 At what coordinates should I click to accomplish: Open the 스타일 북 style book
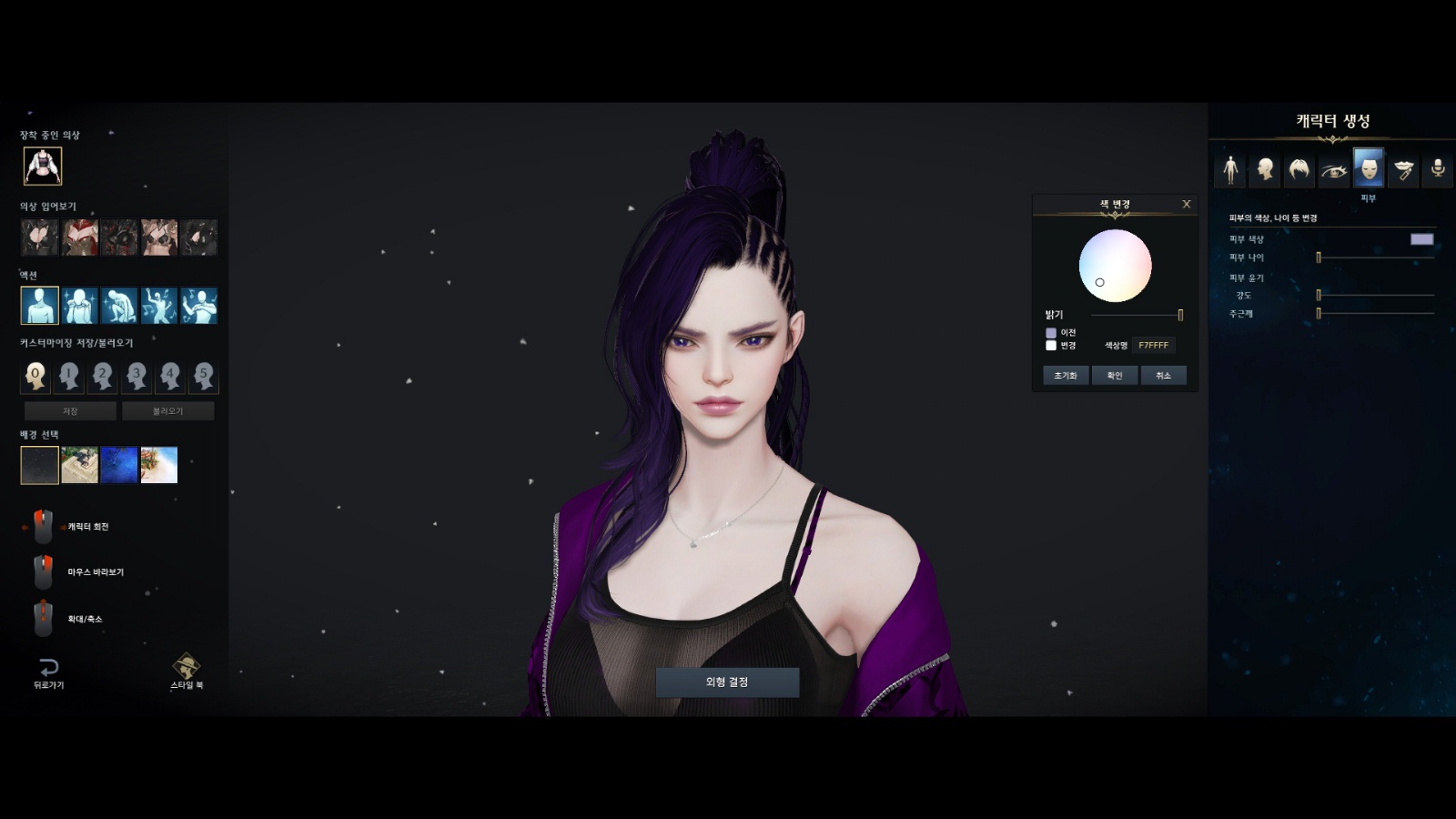click(x=187, y=672)
